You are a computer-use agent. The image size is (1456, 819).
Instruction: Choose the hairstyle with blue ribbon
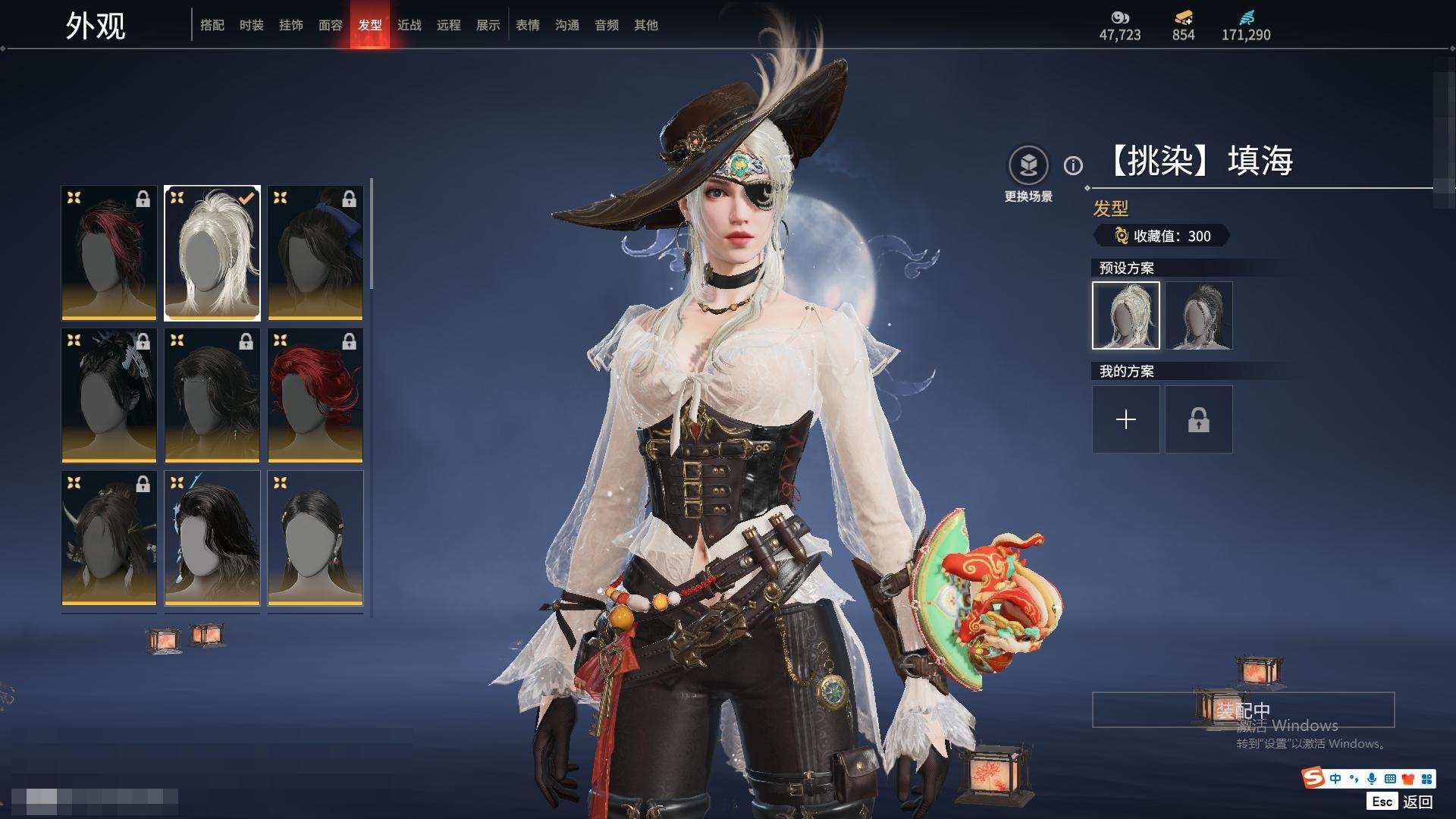pos(315,253)
